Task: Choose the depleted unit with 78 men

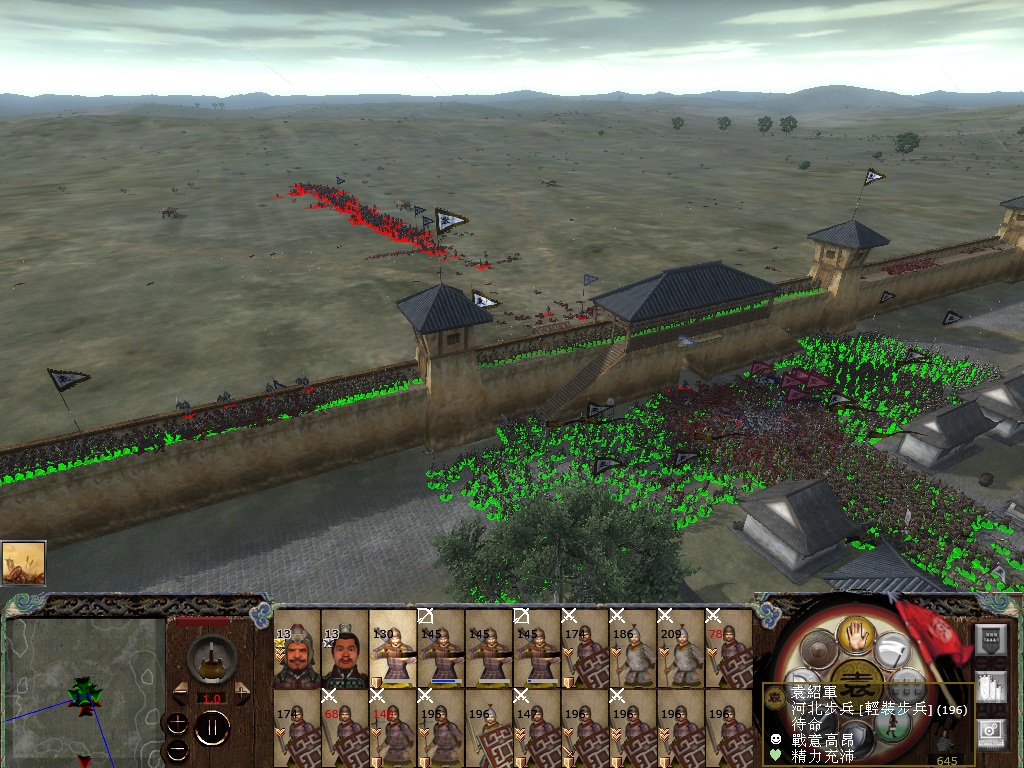Action: [729, 650]
